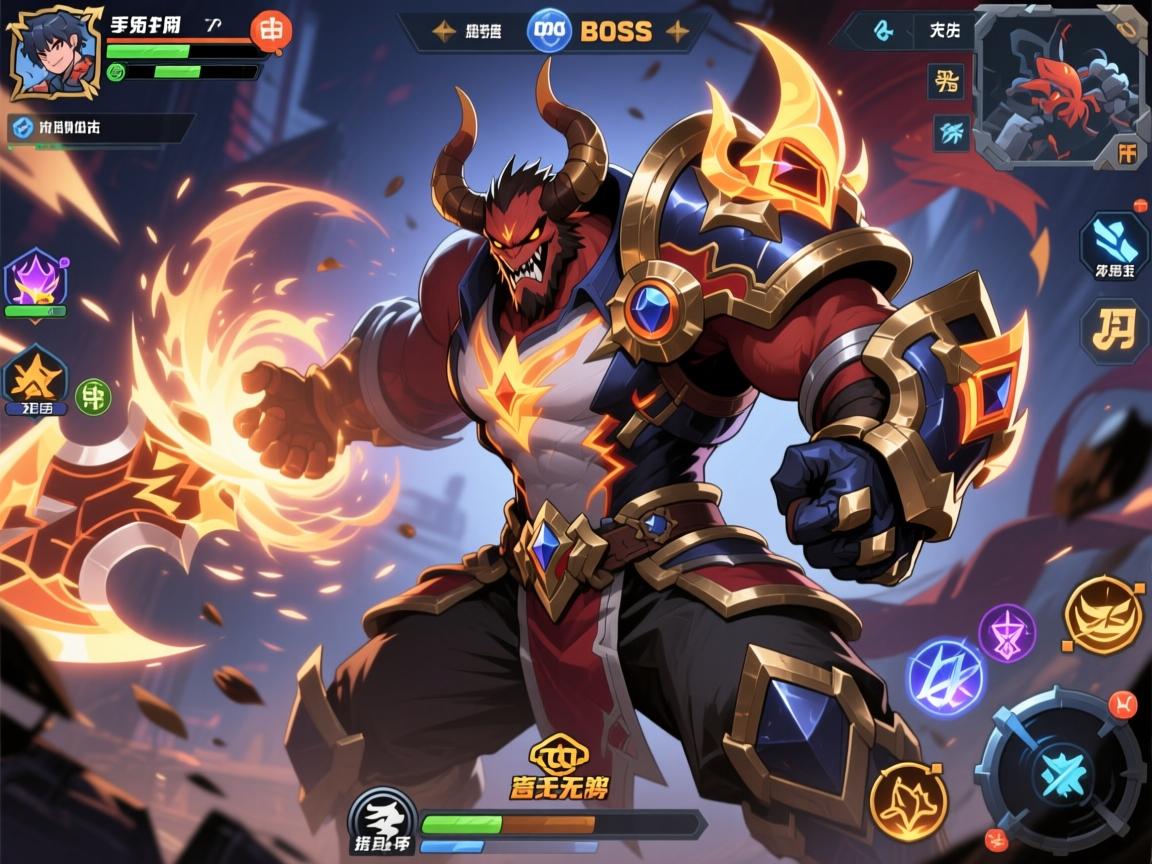This screenshot has width=1152, height=864.
Task: Tap the black-white character emblem at the bottom
Action: pyautogui.click(x=383, y=826)
